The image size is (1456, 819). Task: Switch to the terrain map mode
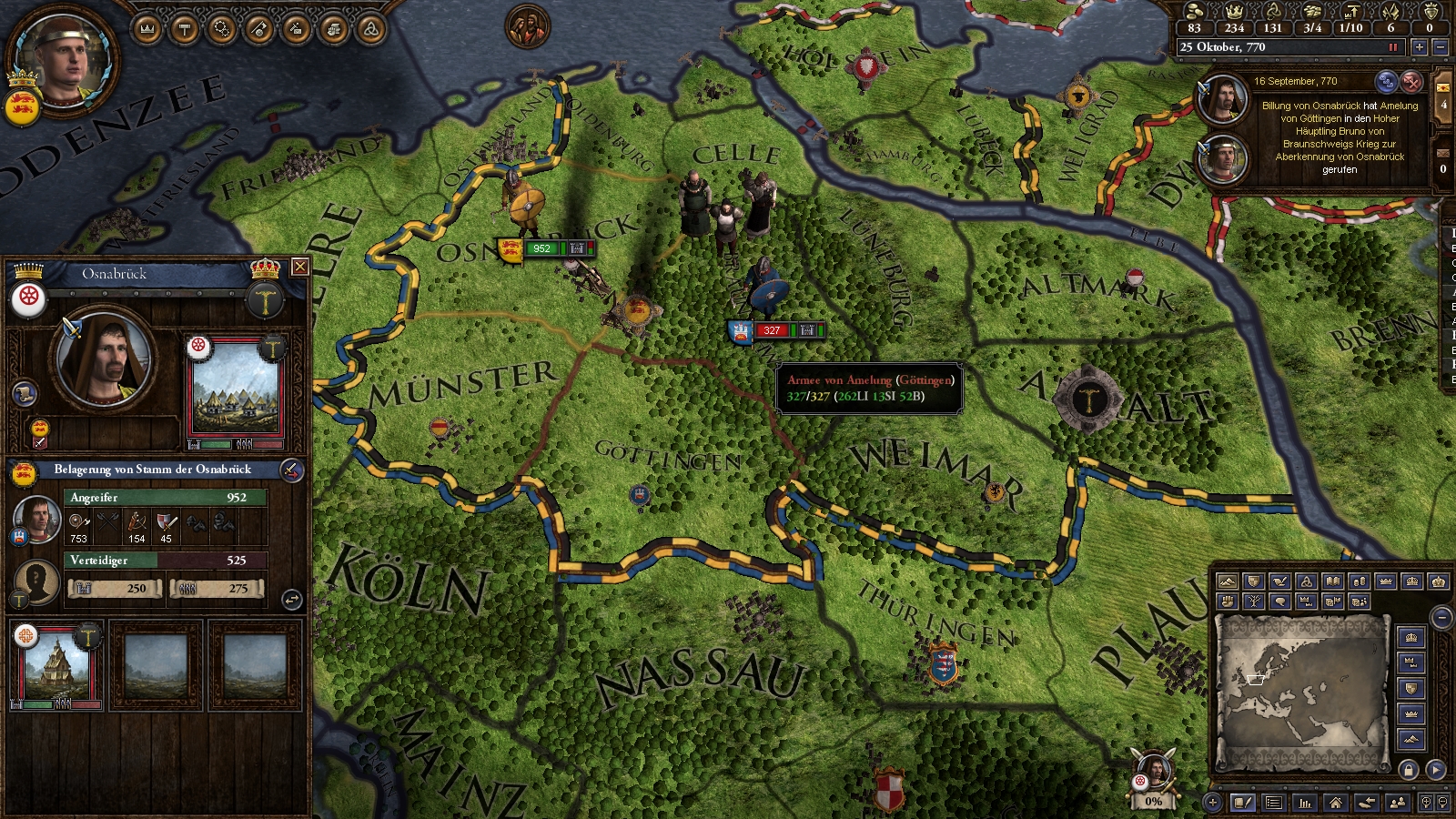pos(1228,581)
